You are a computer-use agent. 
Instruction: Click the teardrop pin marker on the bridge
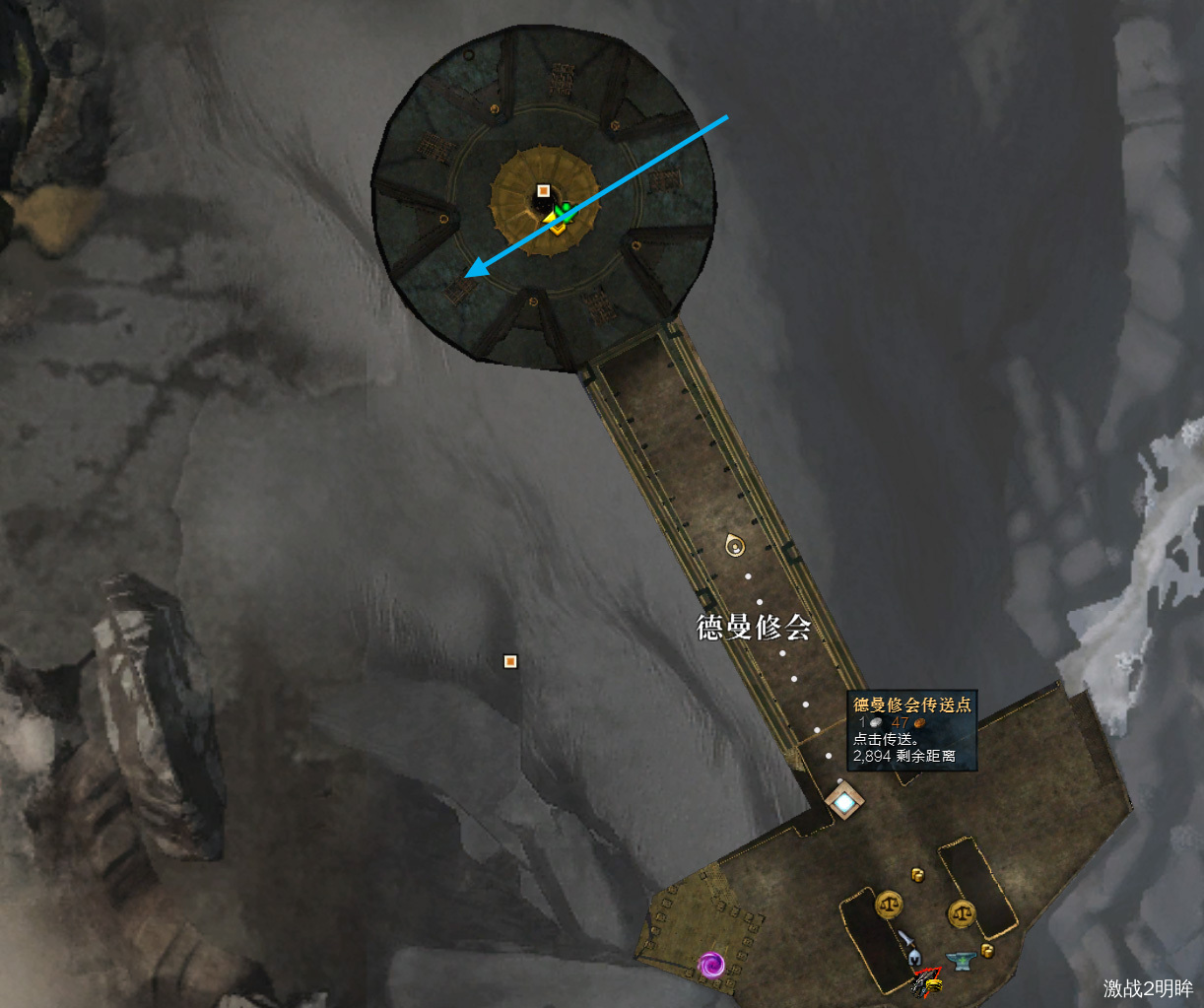[734, 544]
